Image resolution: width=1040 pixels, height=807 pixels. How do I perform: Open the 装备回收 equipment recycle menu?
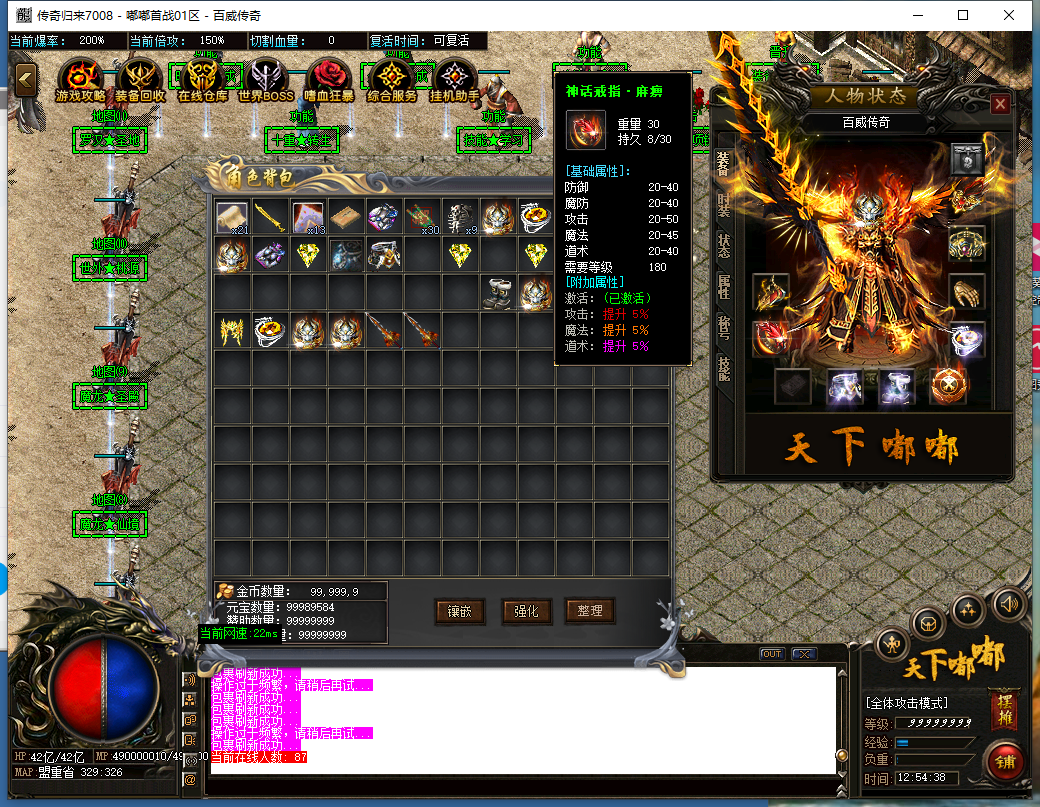tap(140, 78)
